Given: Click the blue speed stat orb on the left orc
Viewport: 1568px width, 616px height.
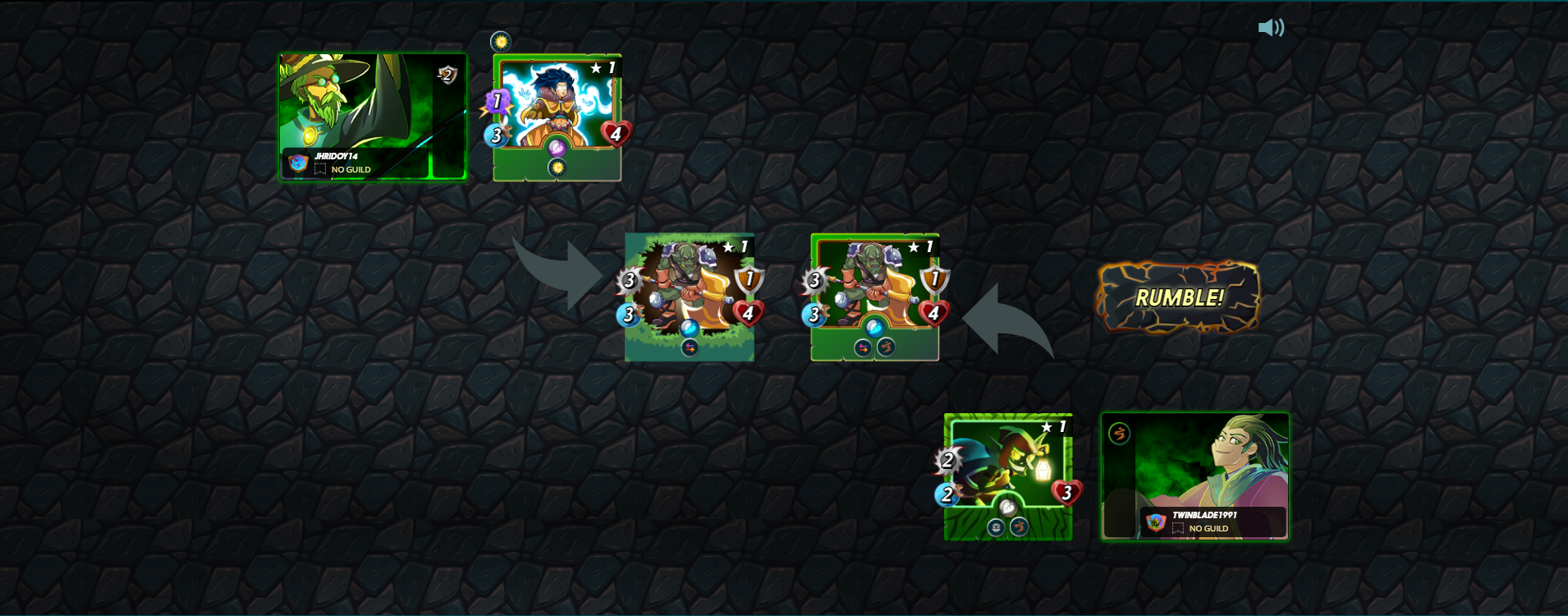Looking at the screenshot, I should tap(628, 315).
